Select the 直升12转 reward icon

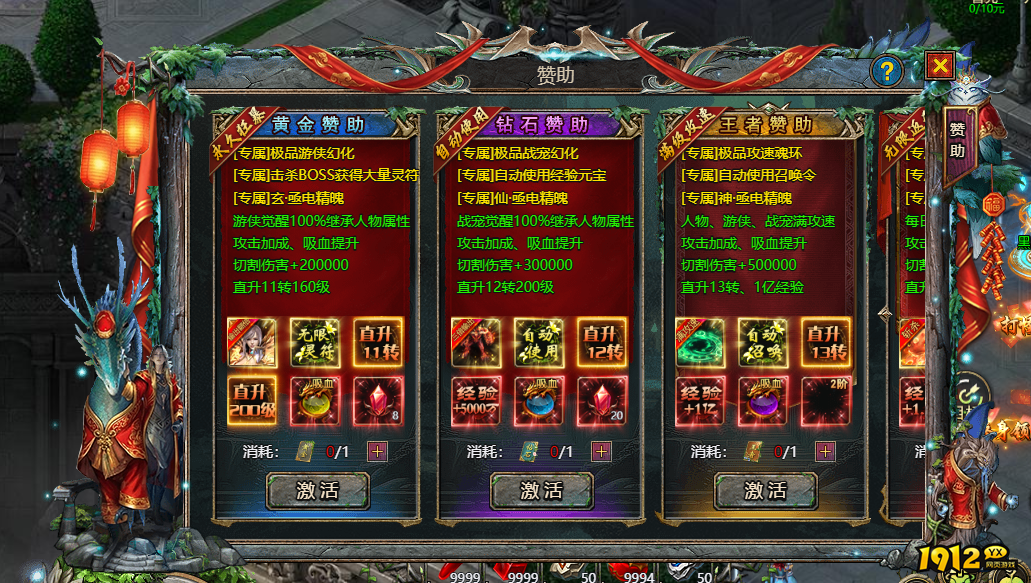click(x=601, y=343)
